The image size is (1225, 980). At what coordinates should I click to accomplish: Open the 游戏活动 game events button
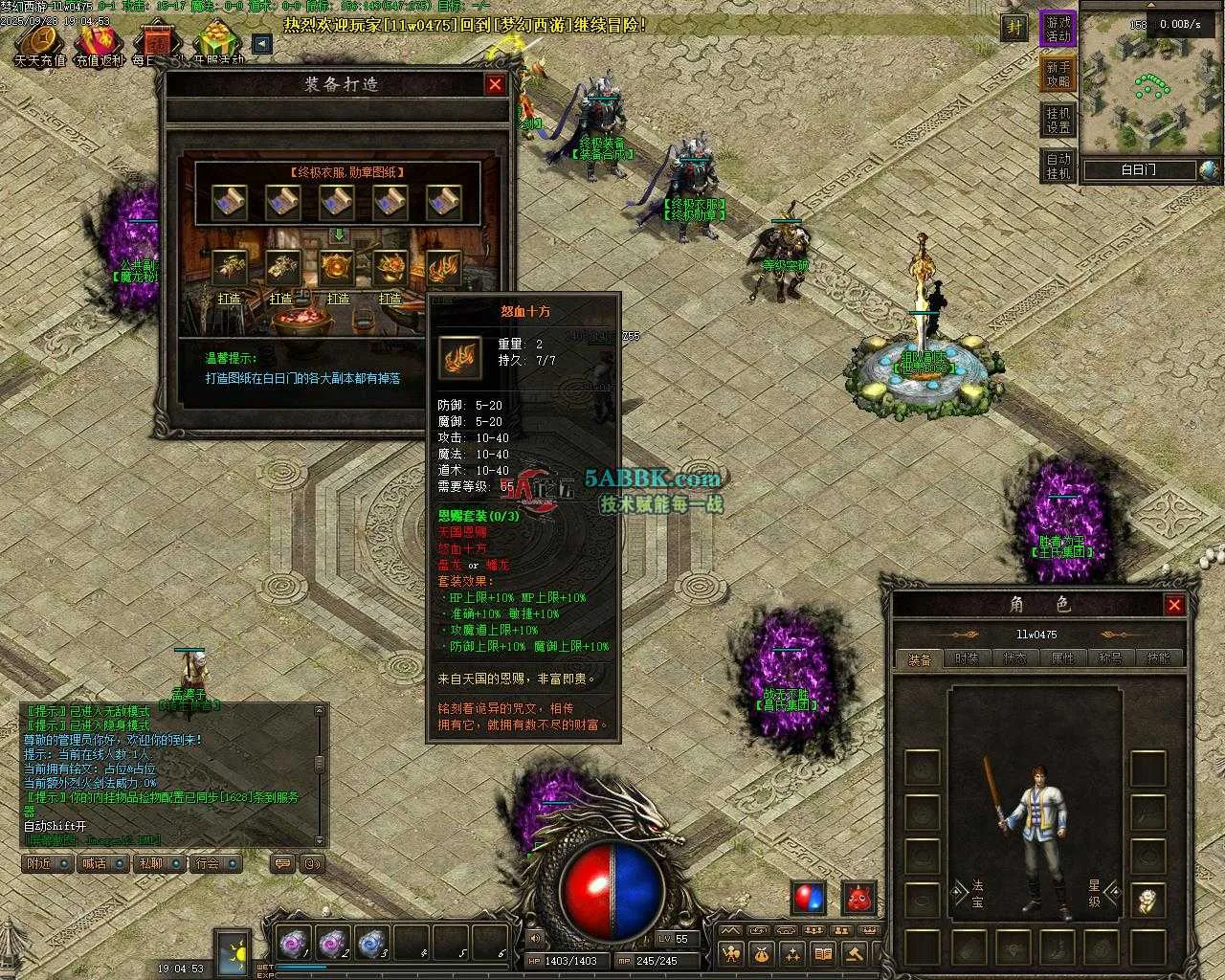click(x=1058, y=29)
